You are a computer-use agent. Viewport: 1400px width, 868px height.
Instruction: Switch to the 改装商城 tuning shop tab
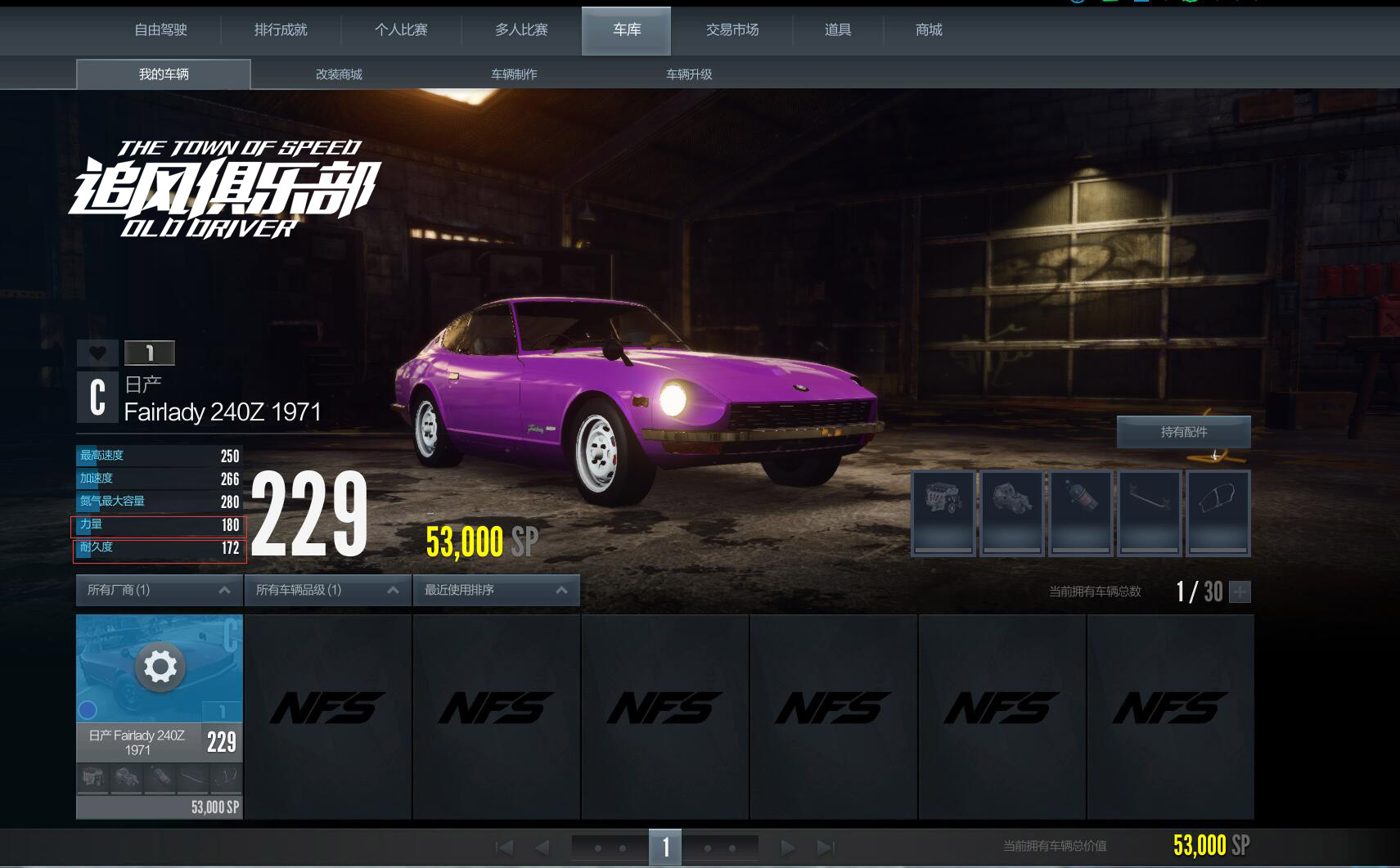[339, 74]
